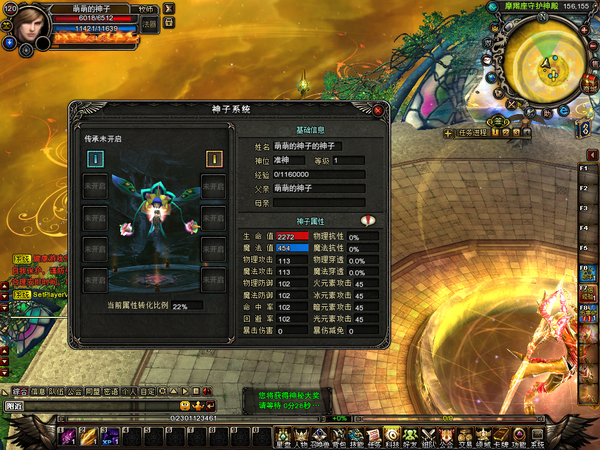The image size is (600, 450).
Task: Focus the chat input field
Action: click(x=100, y=405)
